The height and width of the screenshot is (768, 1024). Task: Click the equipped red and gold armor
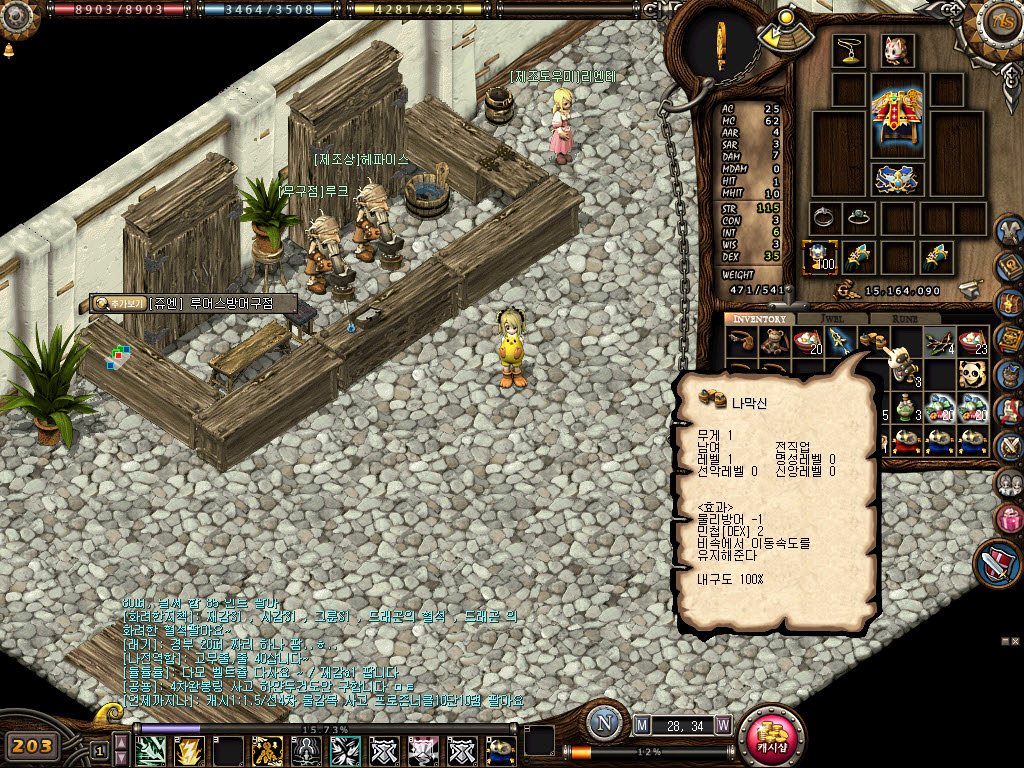coord(897,115)
